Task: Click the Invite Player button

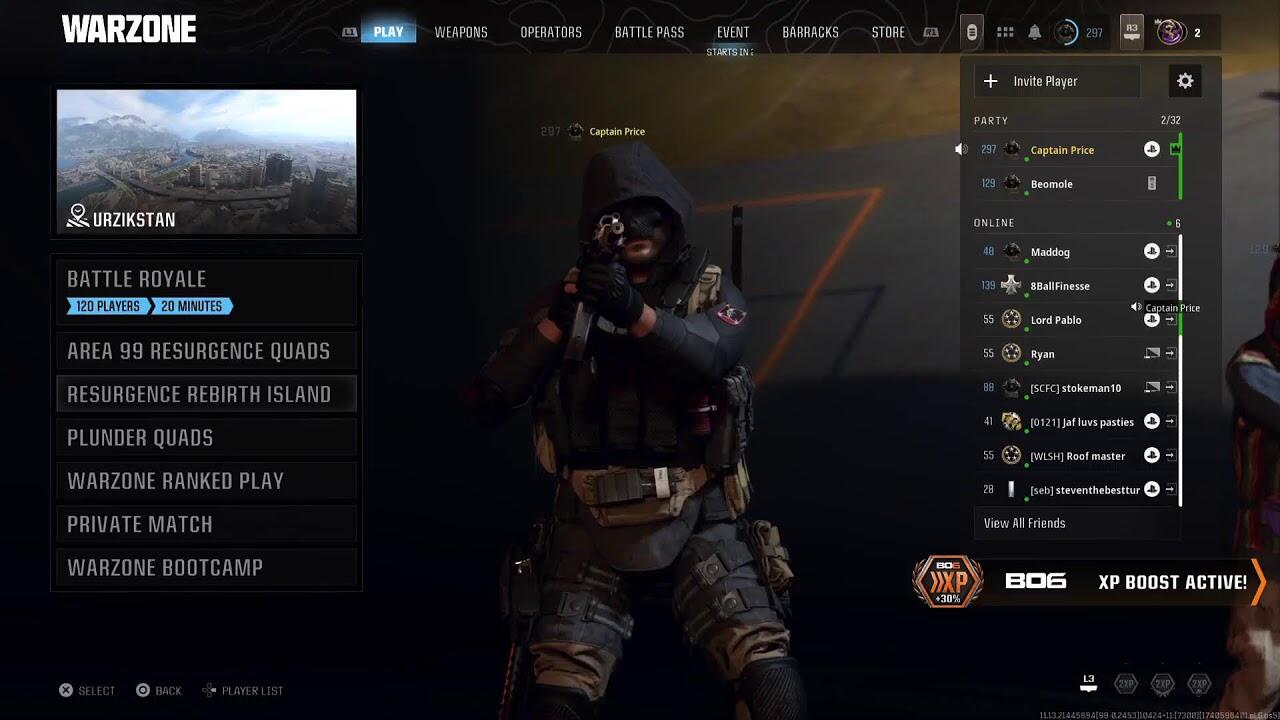Action: tap(1057, 81)
